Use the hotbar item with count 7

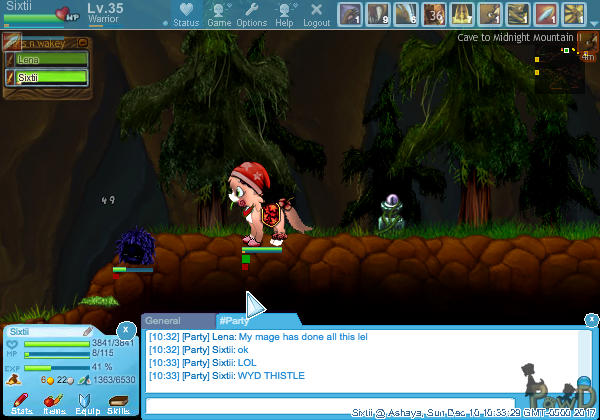[x=462, y=14]
